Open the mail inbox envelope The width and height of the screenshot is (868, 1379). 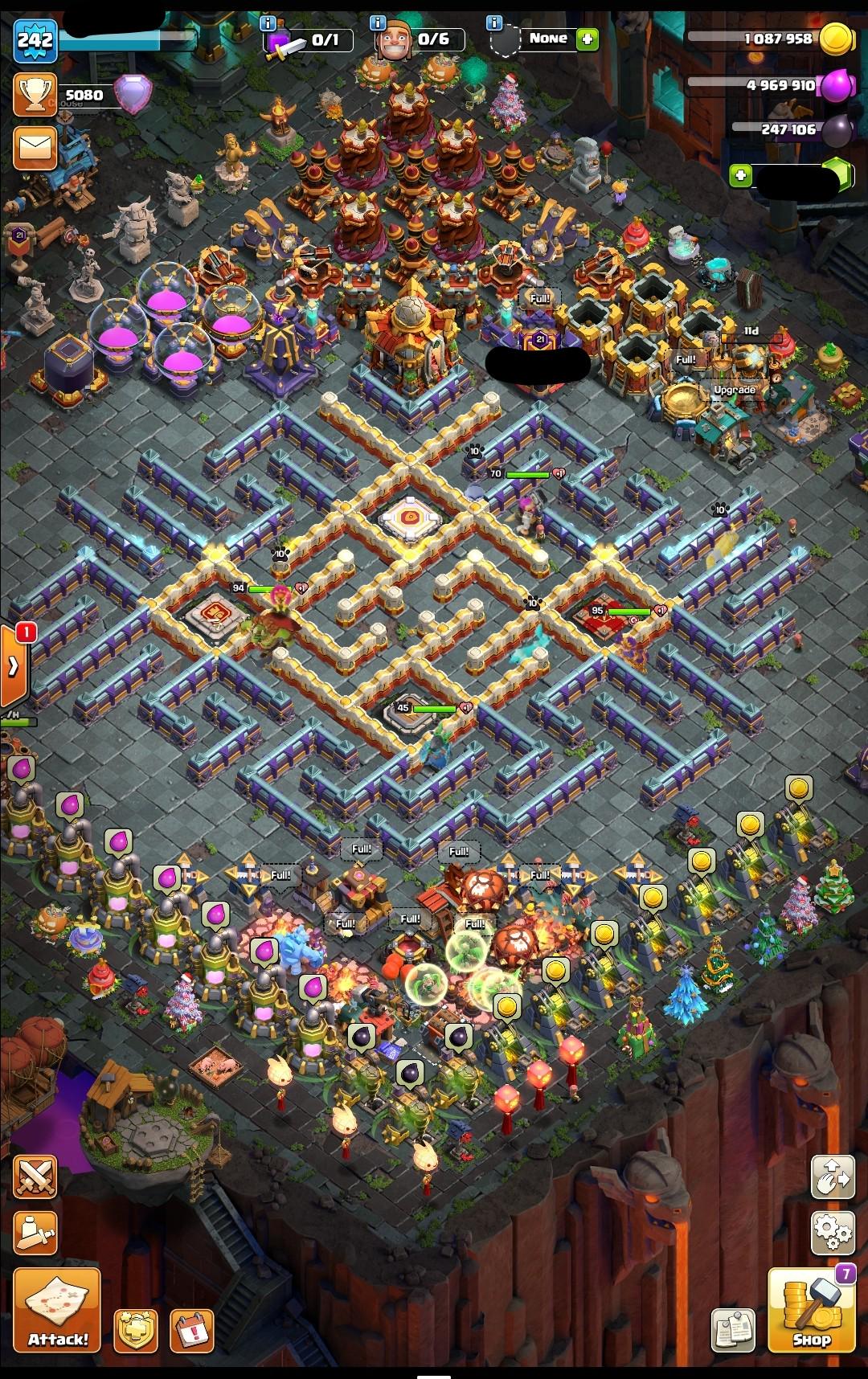[35, 147]
